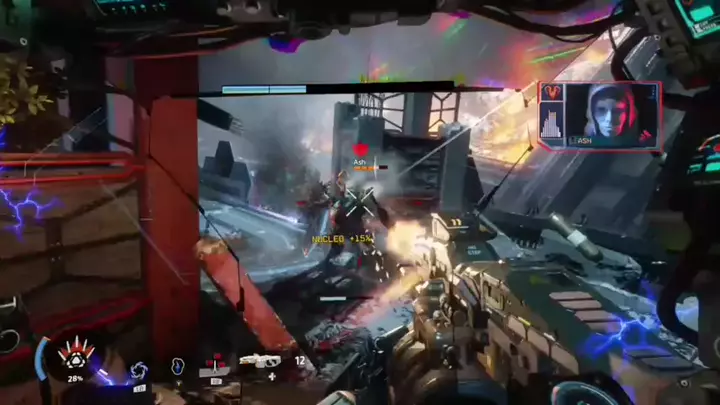Fire the red missile ordnance ability
Screen dimensions: 720x405
coord(215,364)
